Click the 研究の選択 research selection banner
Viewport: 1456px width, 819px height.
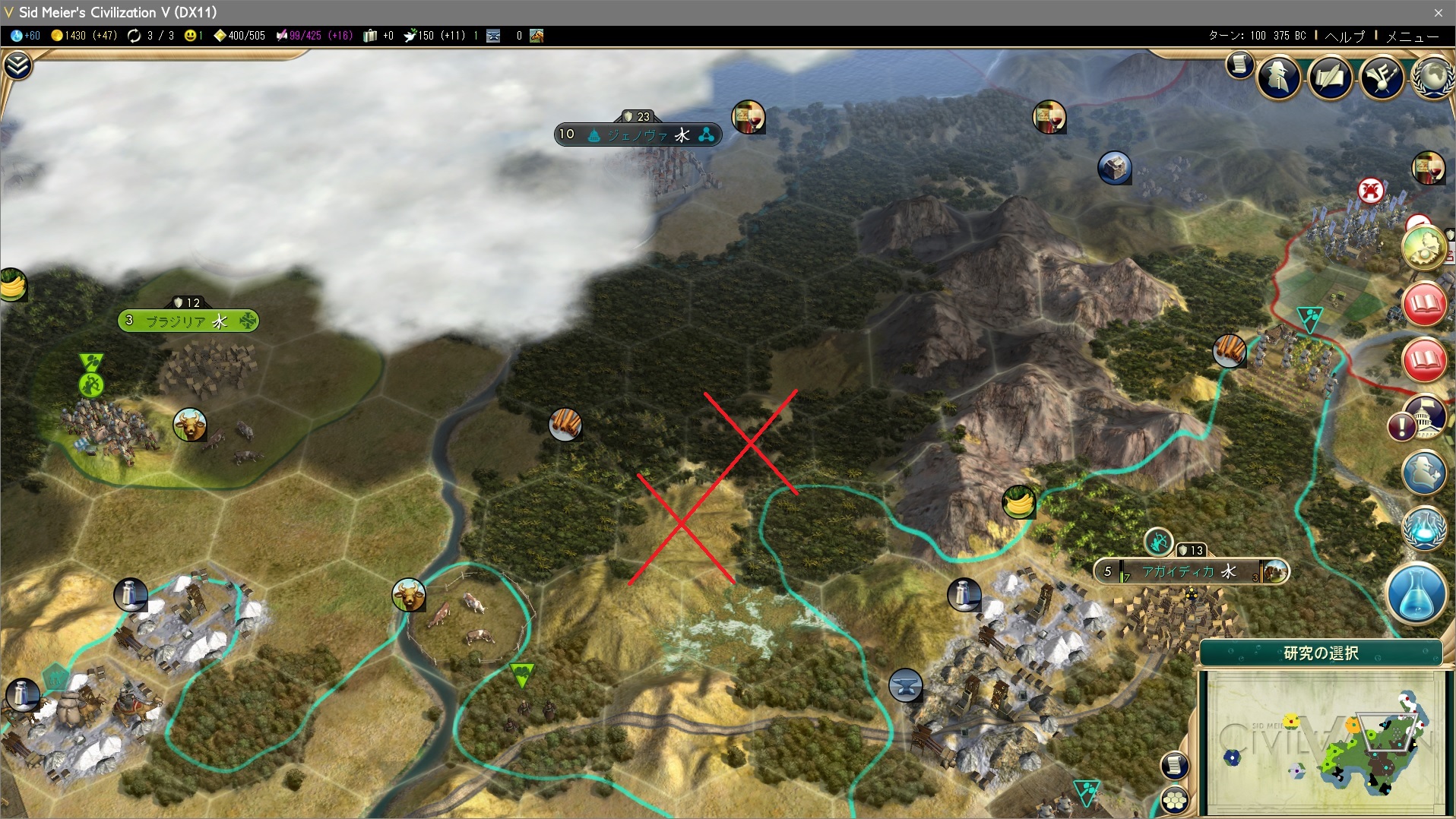tap(1321, 653)
